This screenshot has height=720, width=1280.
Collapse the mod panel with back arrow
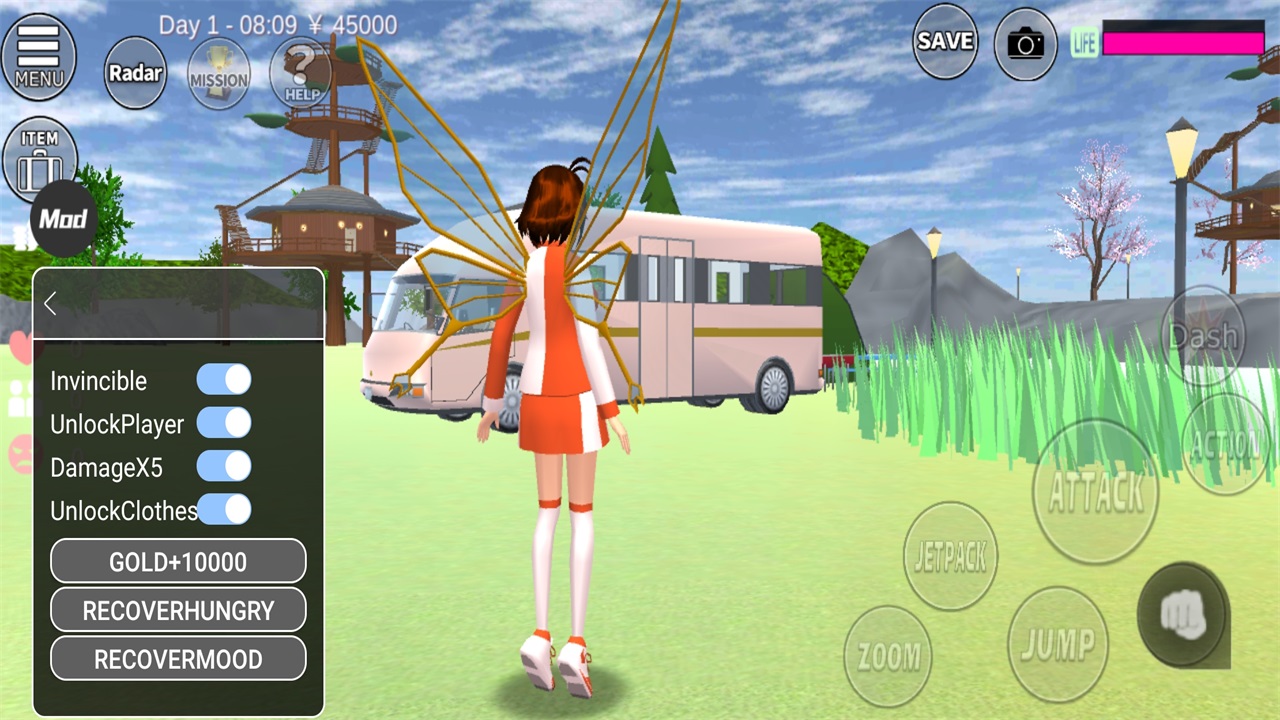pyautogui.click(x=51, y=304)
